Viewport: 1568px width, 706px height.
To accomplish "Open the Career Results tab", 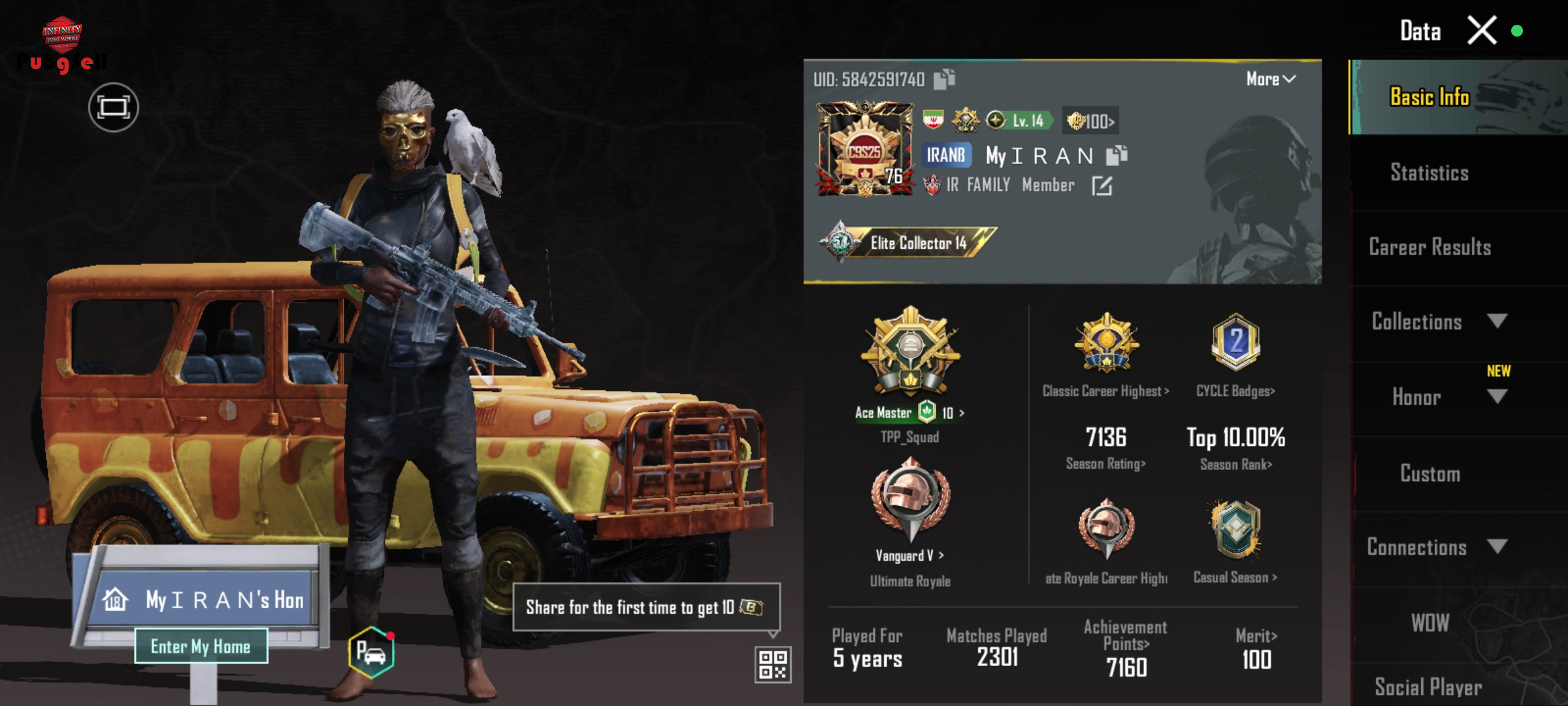I will coord(1429,247).
